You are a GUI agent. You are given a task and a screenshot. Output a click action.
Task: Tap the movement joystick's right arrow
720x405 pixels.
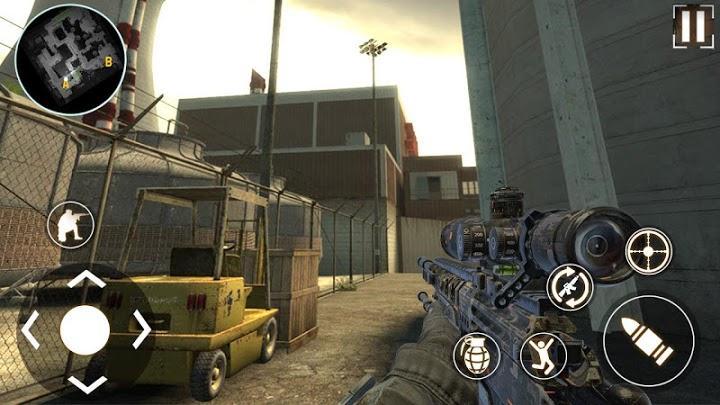(x=140, y=328)
